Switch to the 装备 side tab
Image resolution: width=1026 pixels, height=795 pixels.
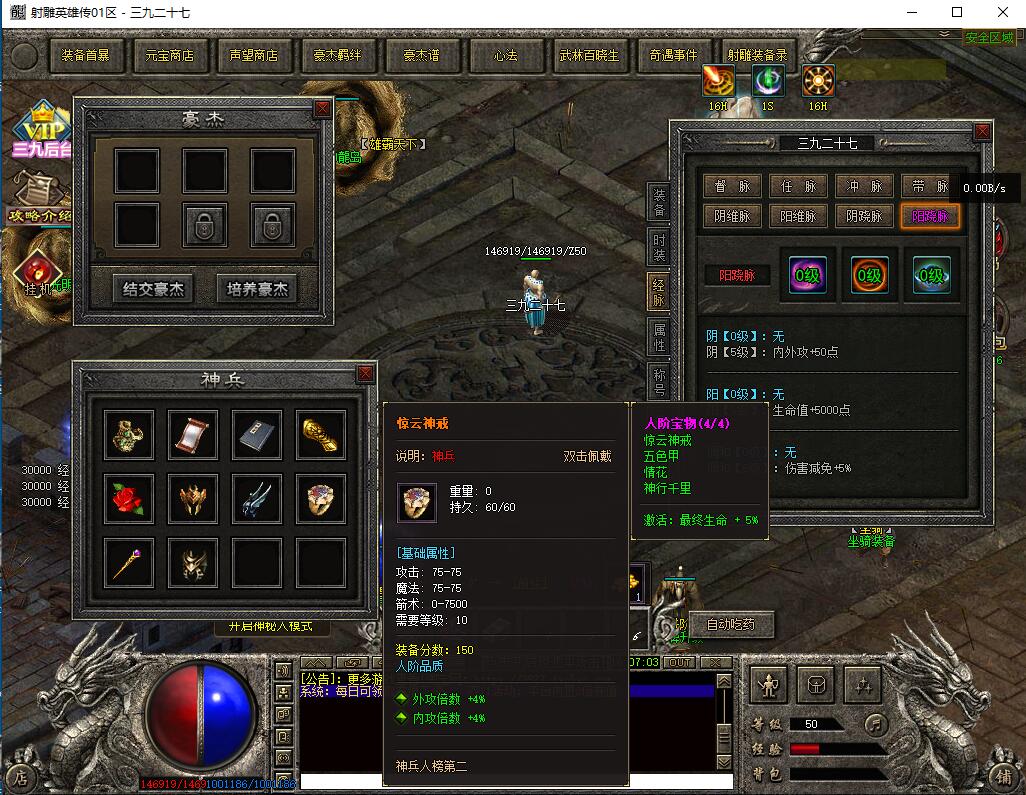659,200
